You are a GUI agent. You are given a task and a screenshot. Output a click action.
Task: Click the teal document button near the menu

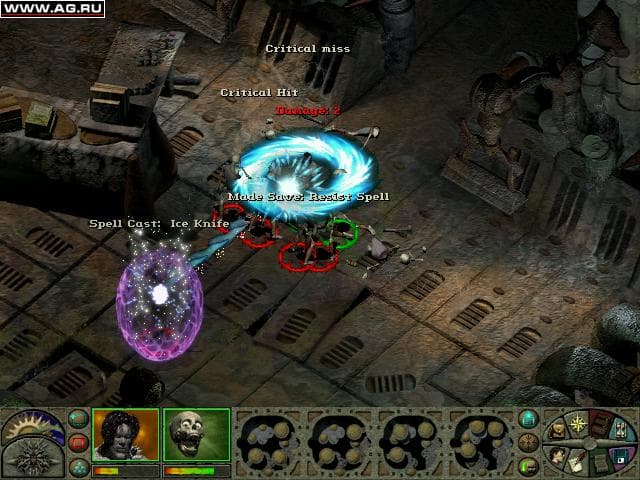point(528,419)
